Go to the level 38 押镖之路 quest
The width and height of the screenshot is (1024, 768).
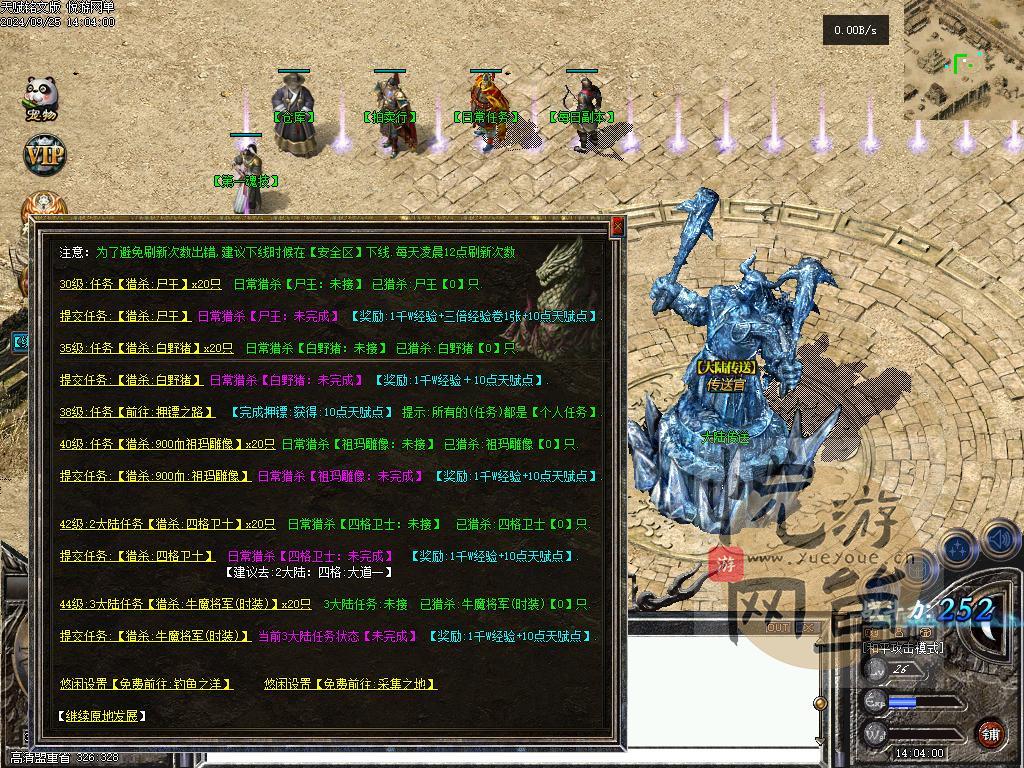coord(137,412)
